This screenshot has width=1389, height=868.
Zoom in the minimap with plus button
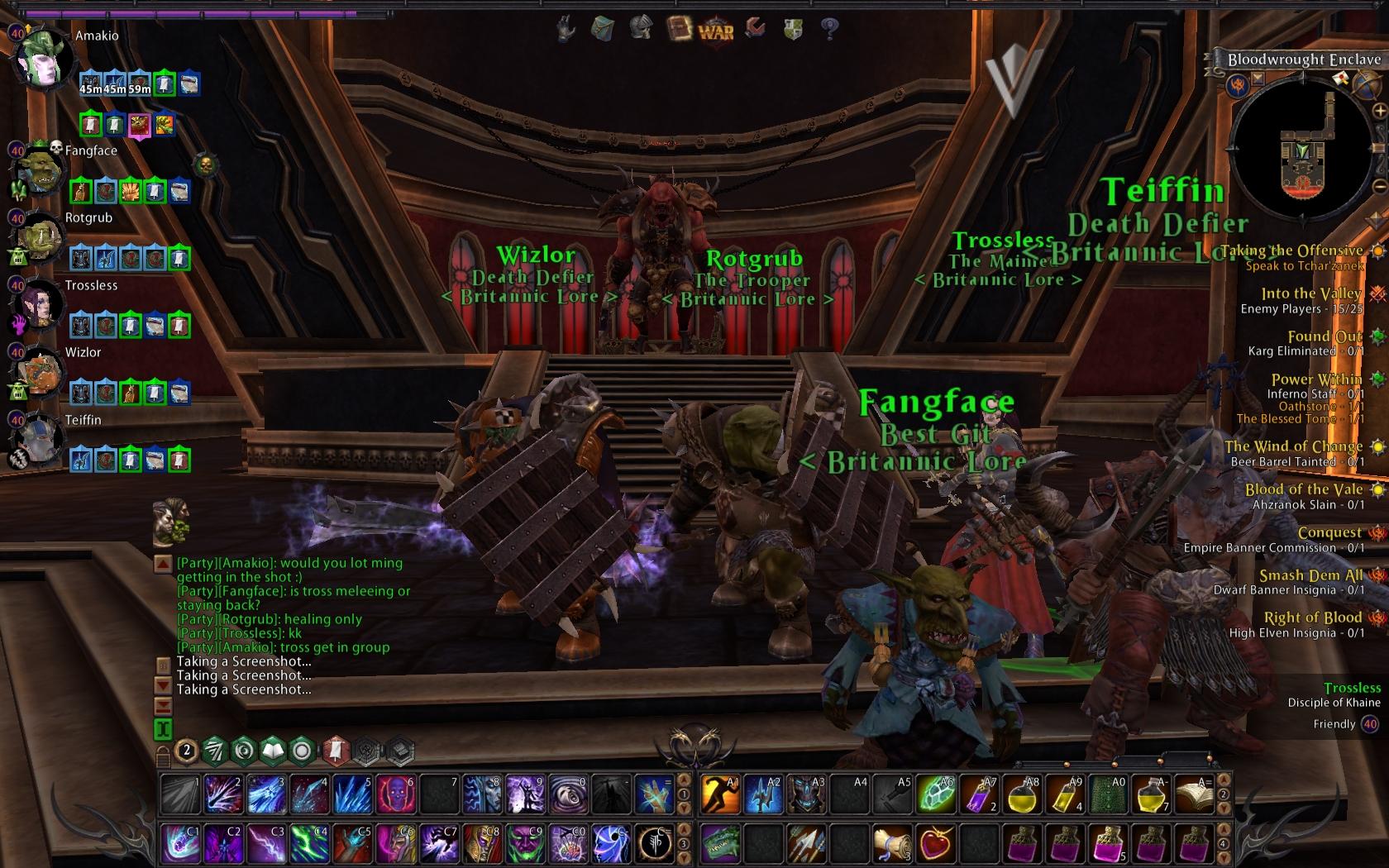[x=1379, y=110]
